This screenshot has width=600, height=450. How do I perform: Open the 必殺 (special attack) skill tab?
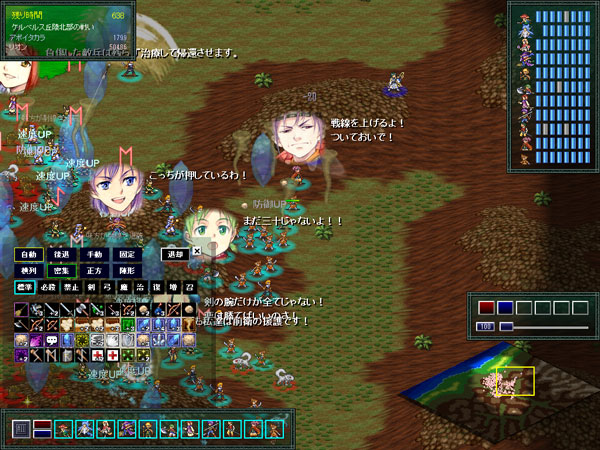click(x=47, y=288)
